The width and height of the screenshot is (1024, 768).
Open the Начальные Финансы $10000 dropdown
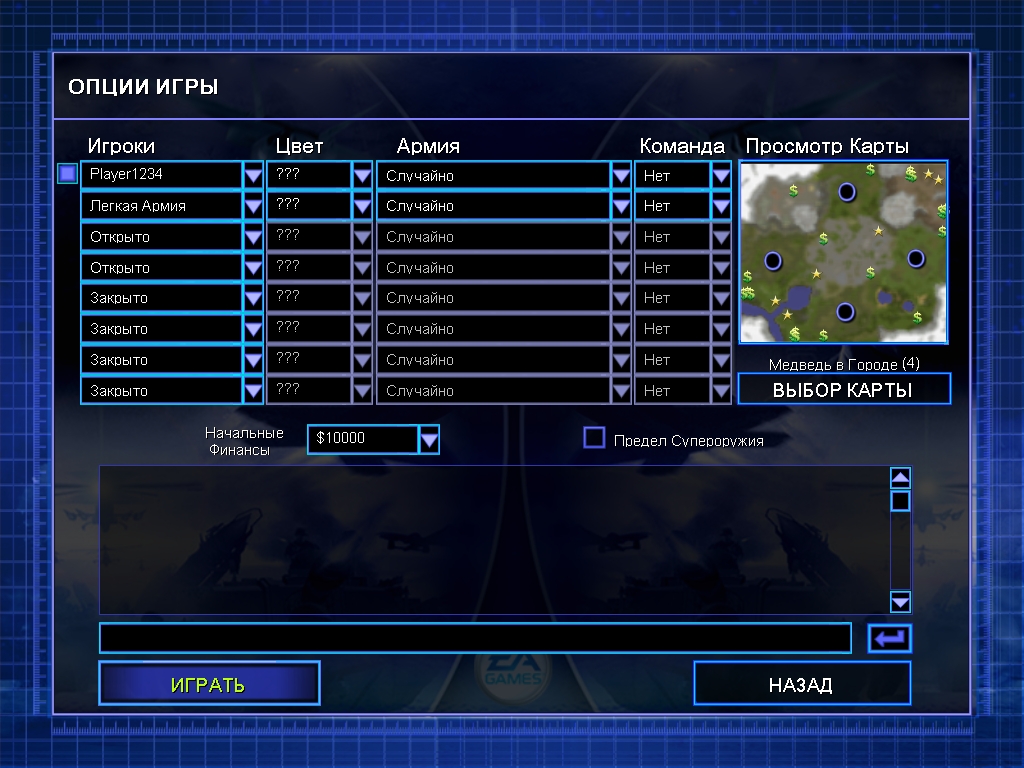click(x=429, y=439)
